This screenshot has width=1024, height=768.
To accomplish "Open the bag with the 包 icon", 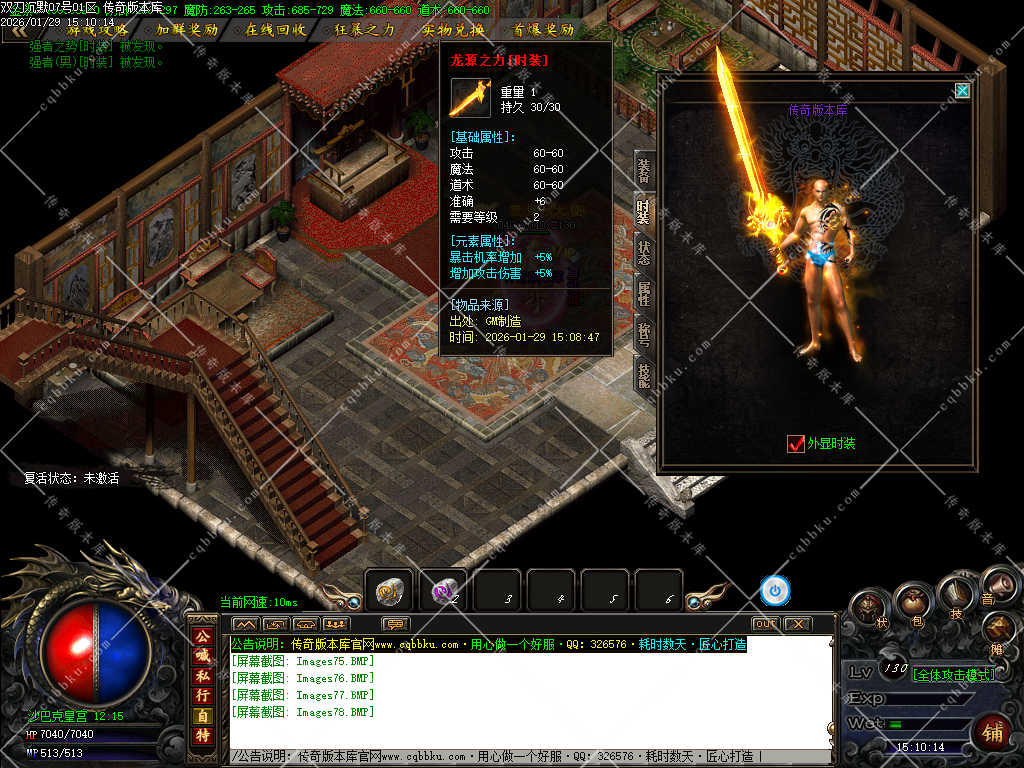I will [914, 602].
